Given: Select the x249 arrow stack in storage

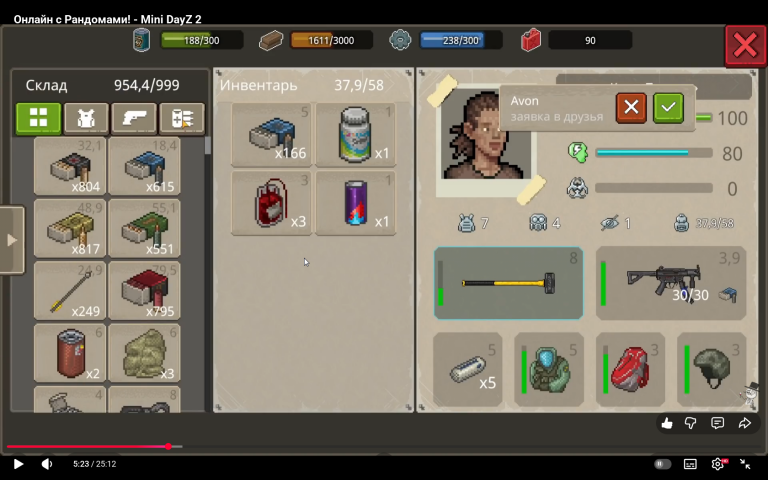Looking at the screenshot, I should point(70,290).
